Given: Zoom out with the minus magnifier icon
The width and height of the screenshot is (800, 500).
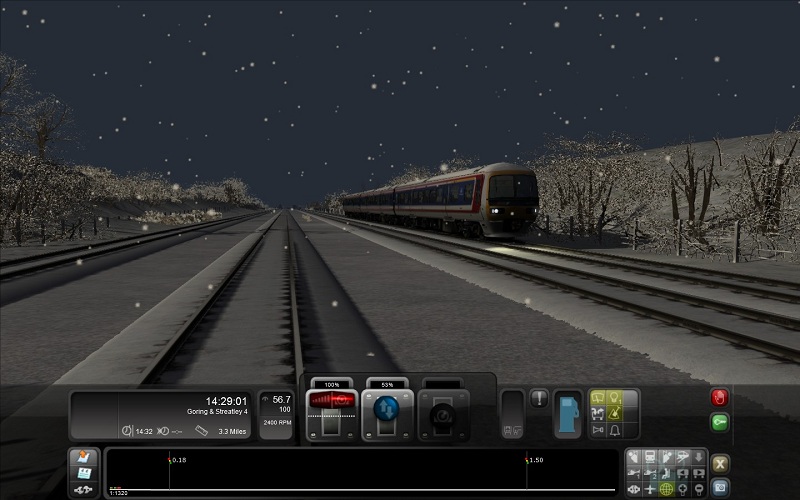Looking at the screenshot, I should (x=698, y=489).
